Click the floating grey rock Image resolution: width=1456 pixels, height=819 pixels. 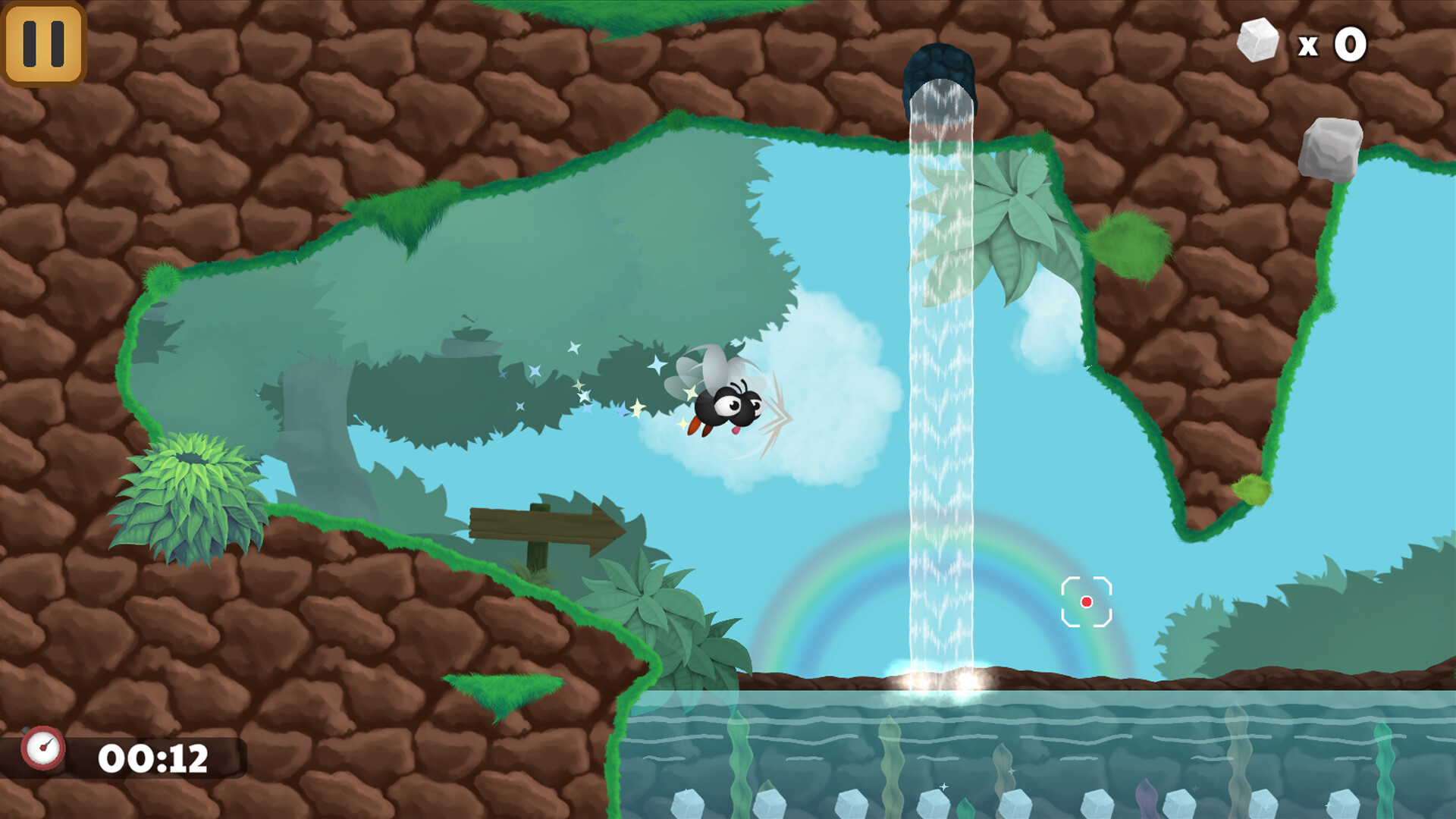1329,150
